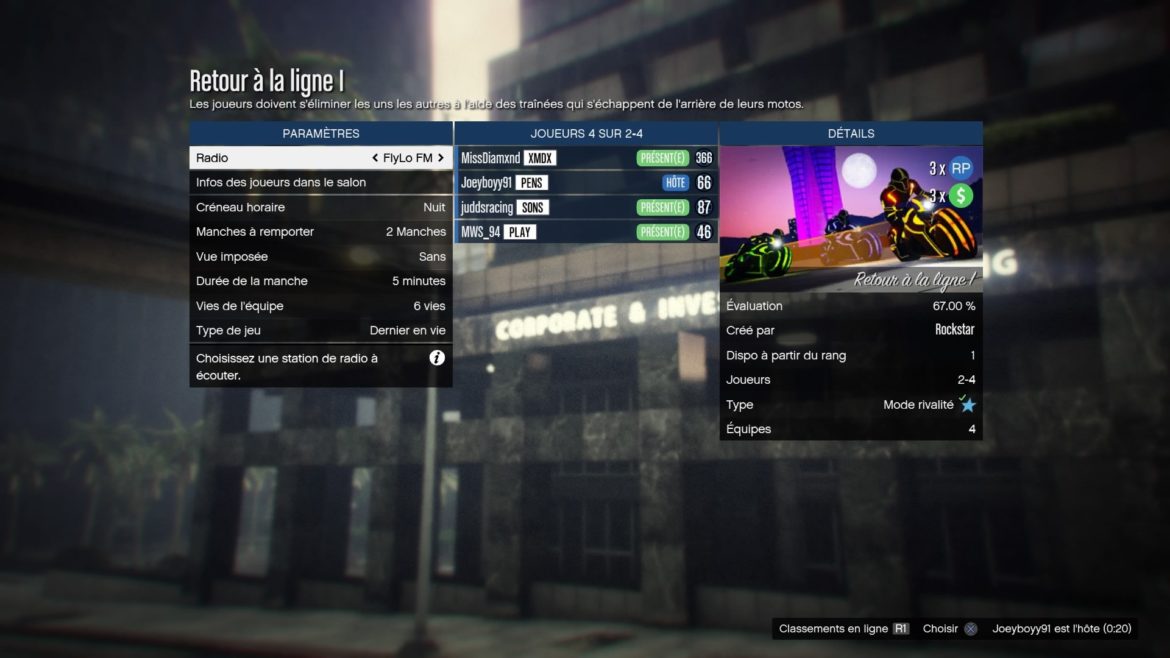Pick player juddsracing from the list
The height and width of the screenshot is (658, 1170).
[586, 207]
